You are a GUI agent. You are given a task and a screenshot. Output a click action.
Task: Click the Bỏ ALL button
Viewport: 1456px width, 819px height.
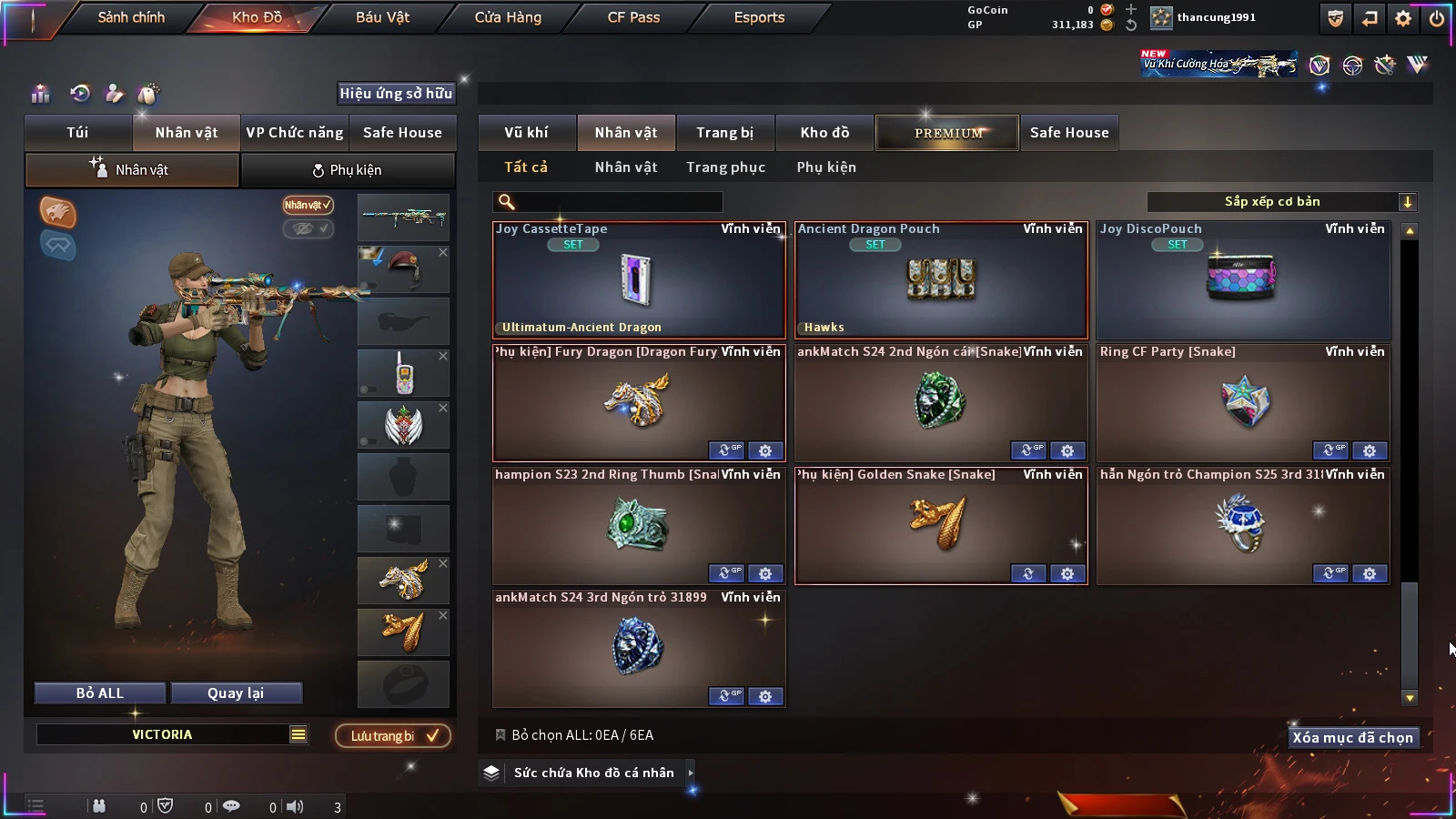tap(100, 693)
